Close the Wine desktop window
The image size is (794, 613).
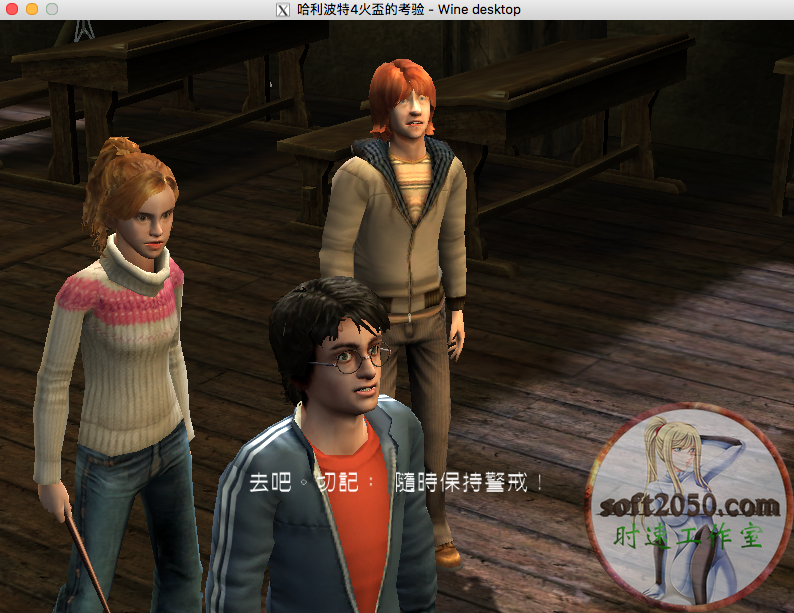[x=13, y=9]
